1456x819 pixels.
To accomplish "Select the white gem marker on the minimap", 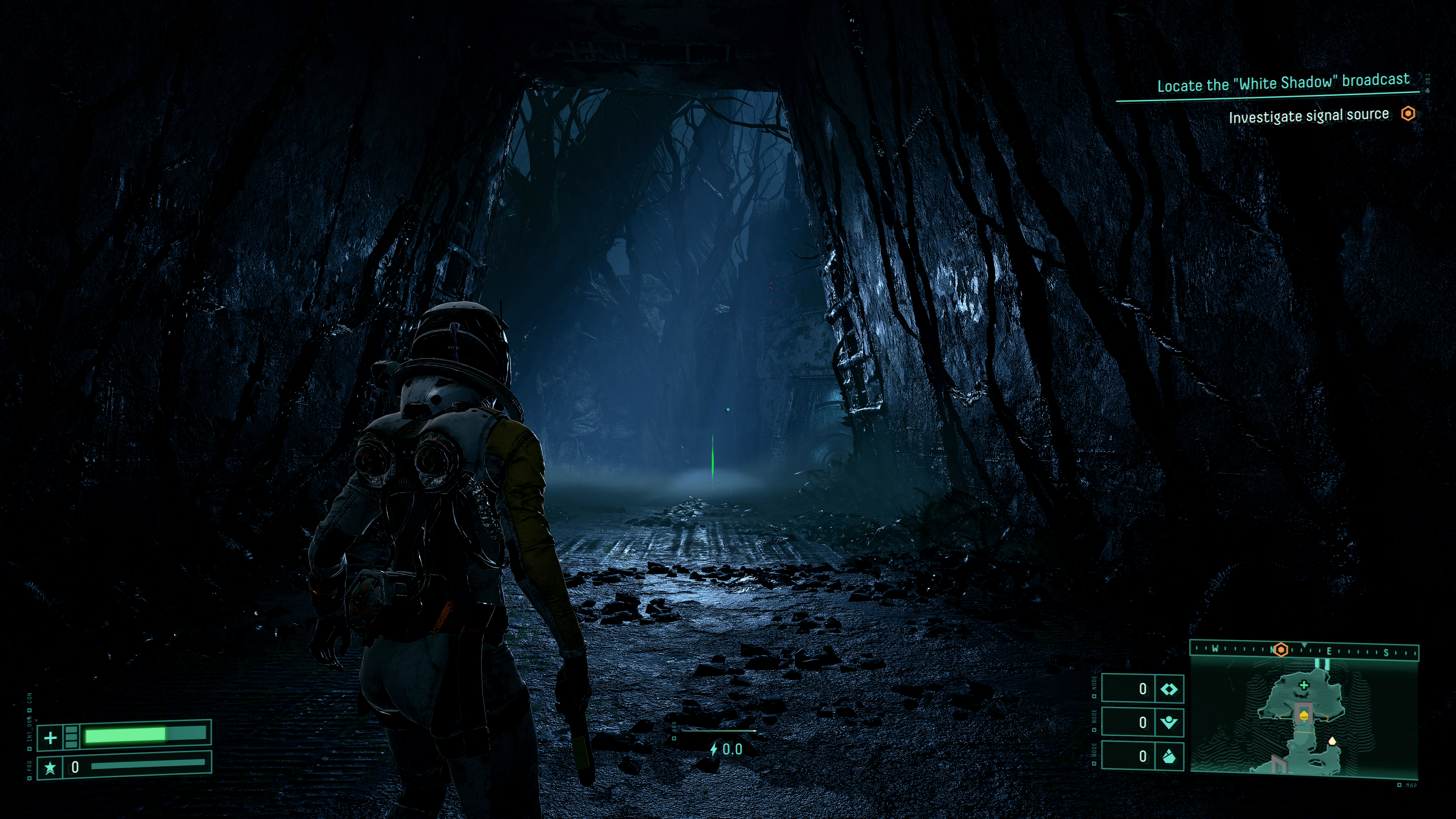I will coord(1332,741).
